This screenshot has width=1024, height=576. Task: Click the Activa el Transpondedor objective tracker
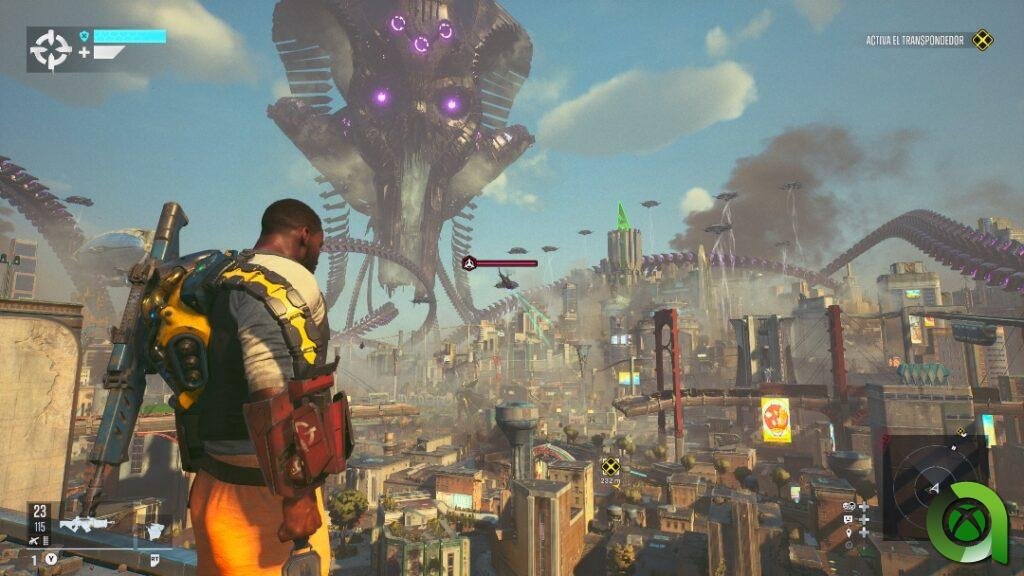pyautogui.click(x=914, y=41)
